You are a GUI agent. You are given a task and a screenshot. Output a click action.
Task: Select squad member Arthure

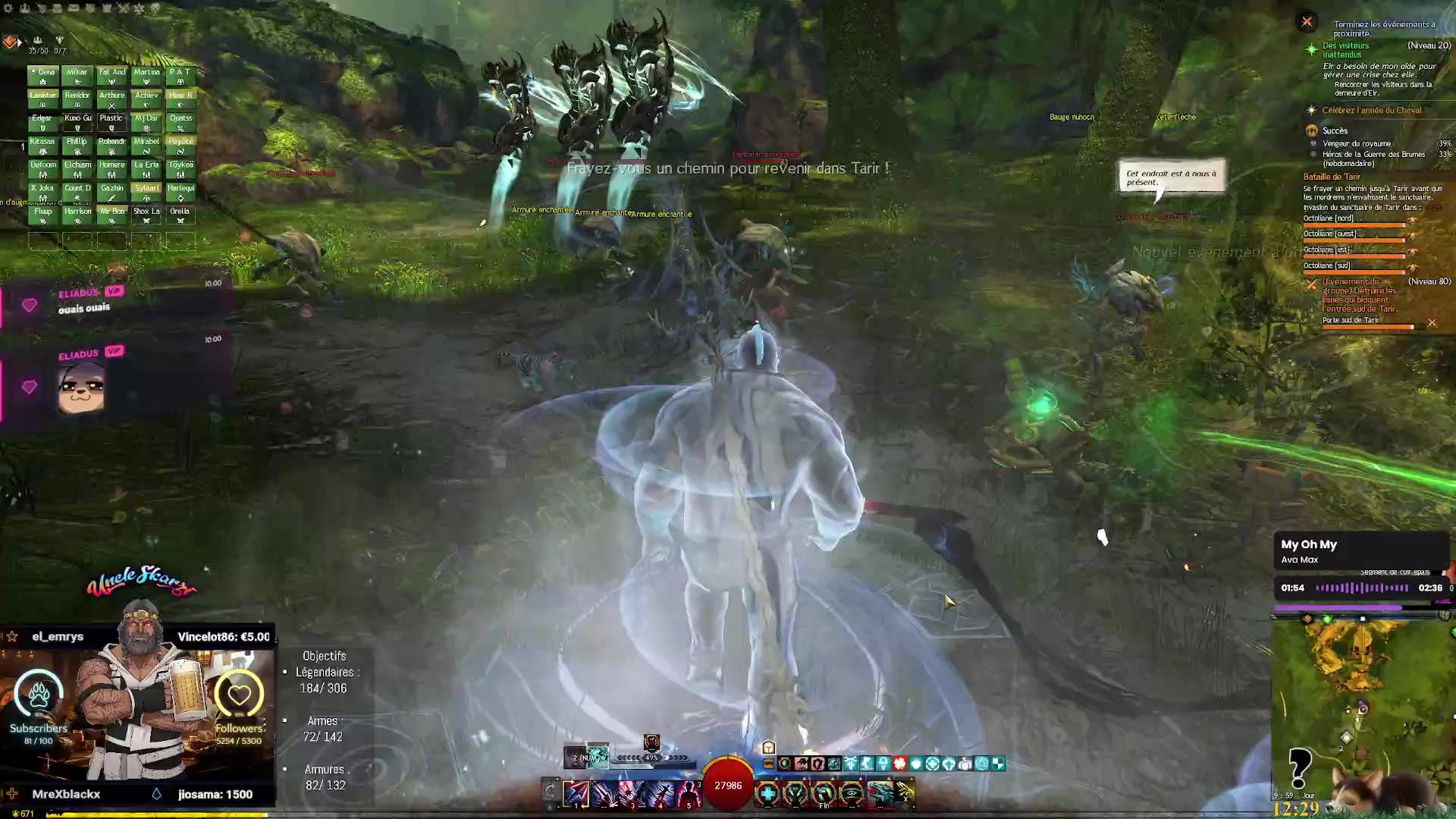pos(111,99)
